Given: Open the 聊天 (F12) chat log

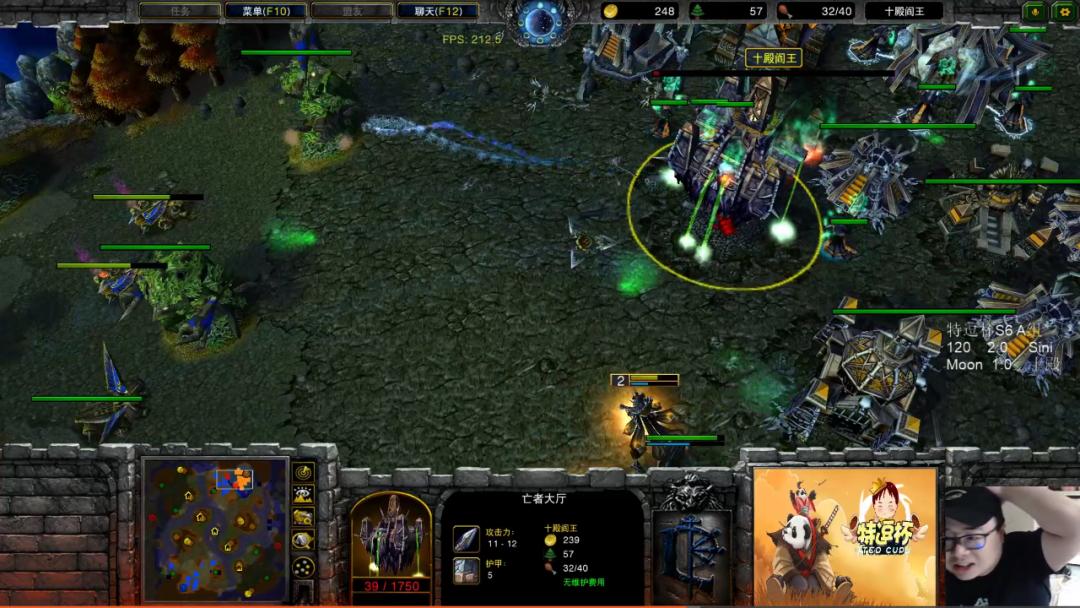Looking at the screenshot, I should point(437,11).
